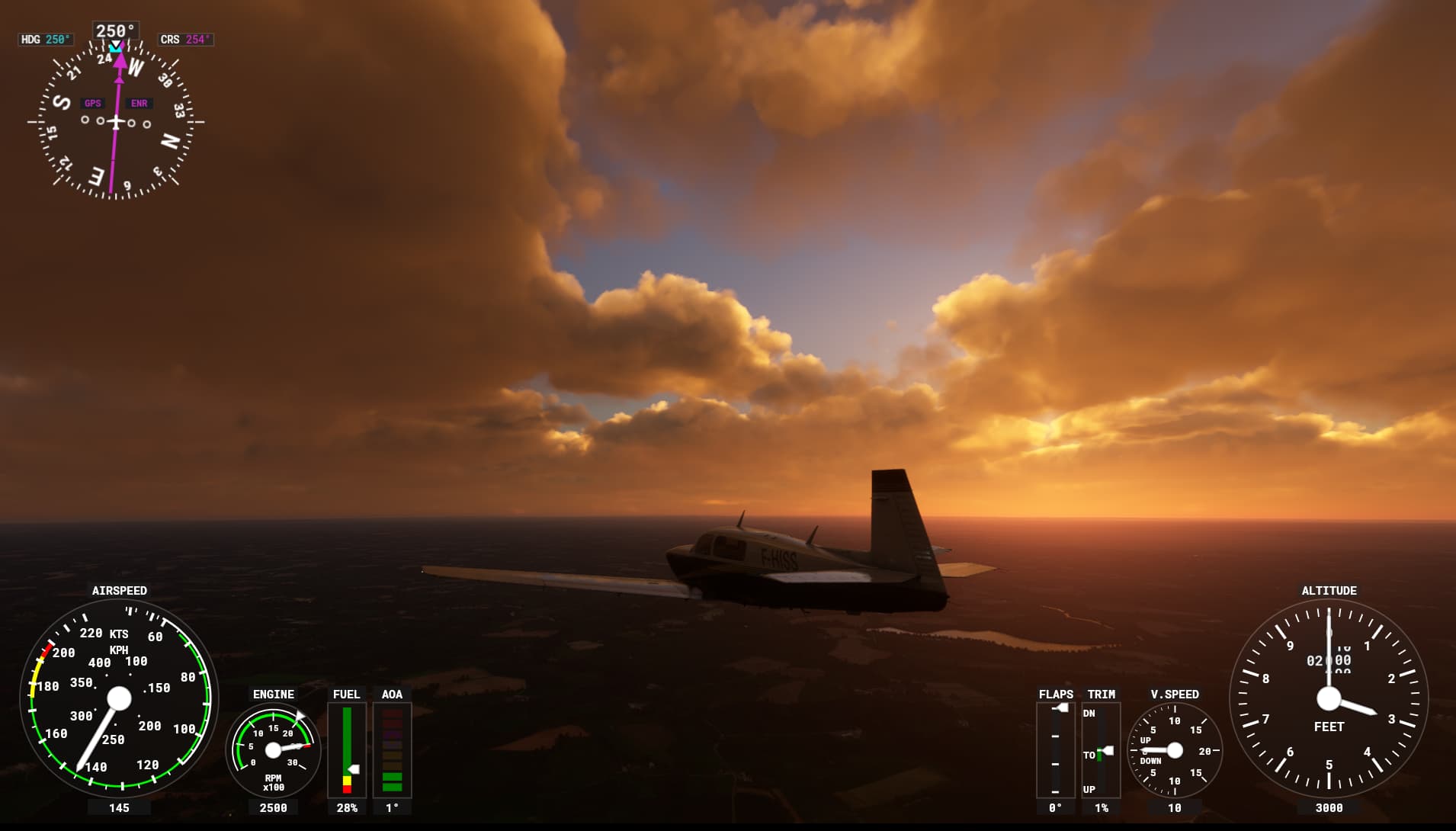
Task: Click the 2500 RPM value display
Action: click(273, 807)
